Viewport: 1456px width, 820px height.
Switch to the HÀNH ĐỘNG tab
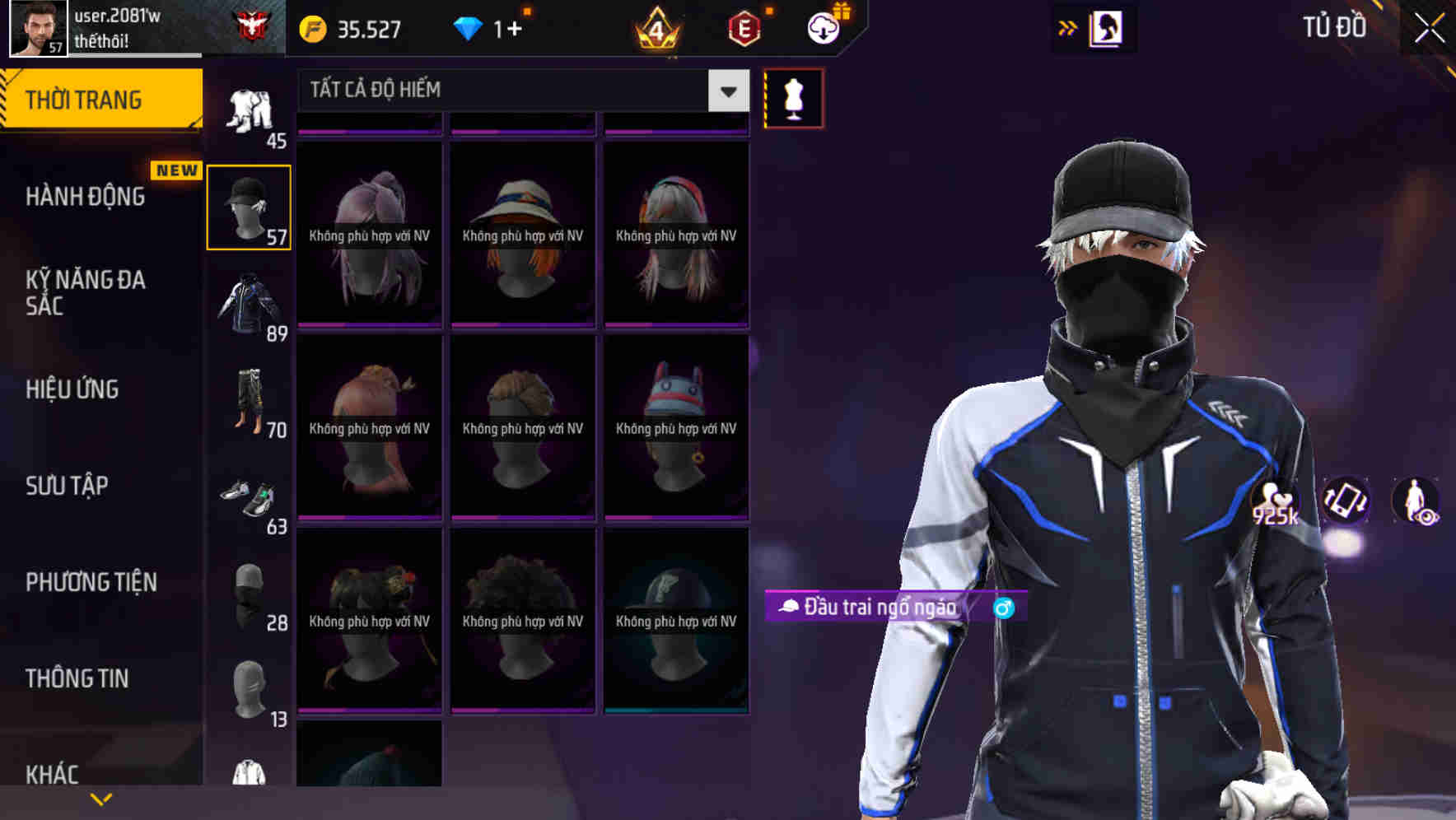coord(86,197)
